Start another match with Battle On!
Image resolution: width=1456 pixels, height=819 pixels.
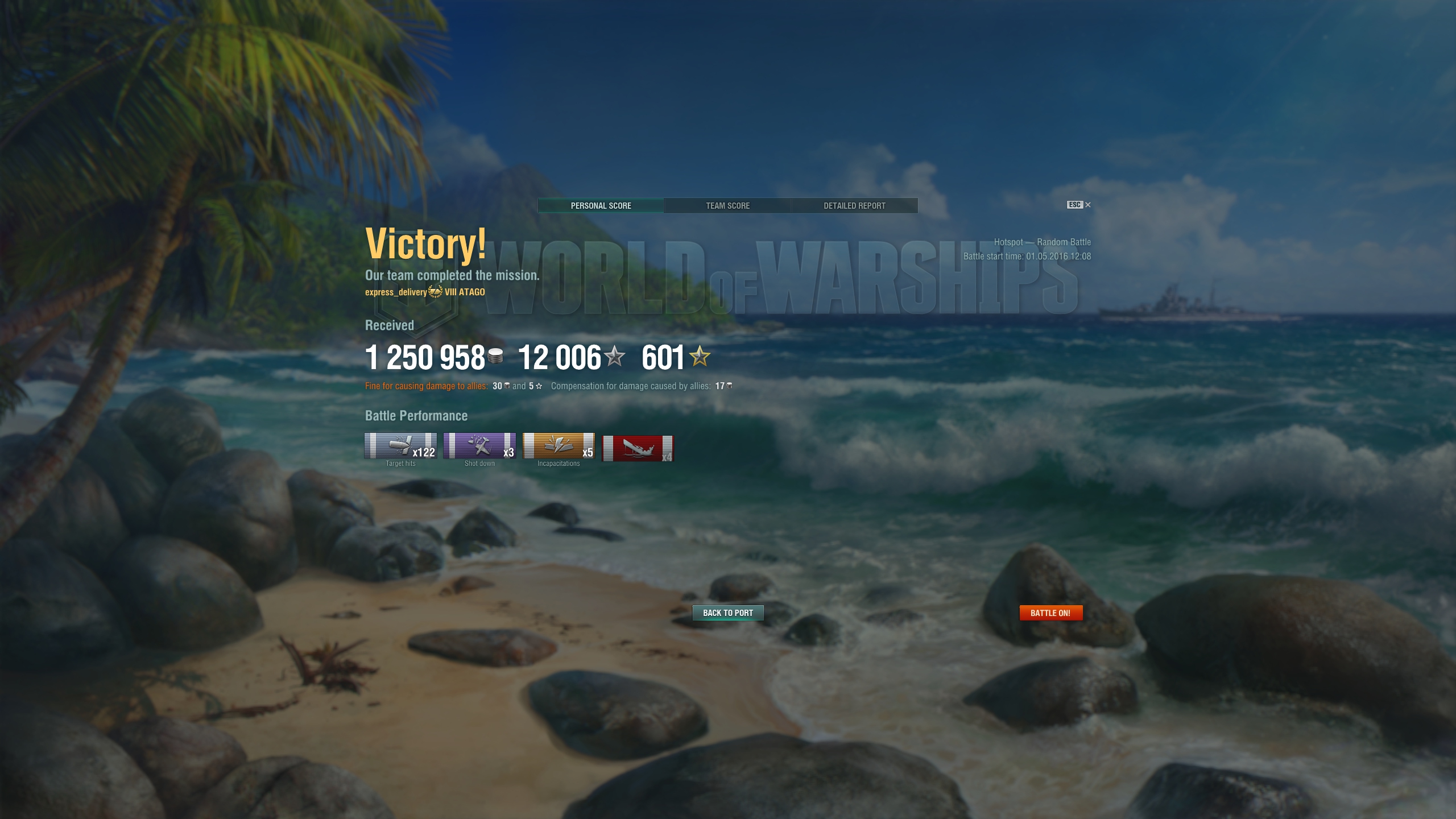coord(1050,613)
